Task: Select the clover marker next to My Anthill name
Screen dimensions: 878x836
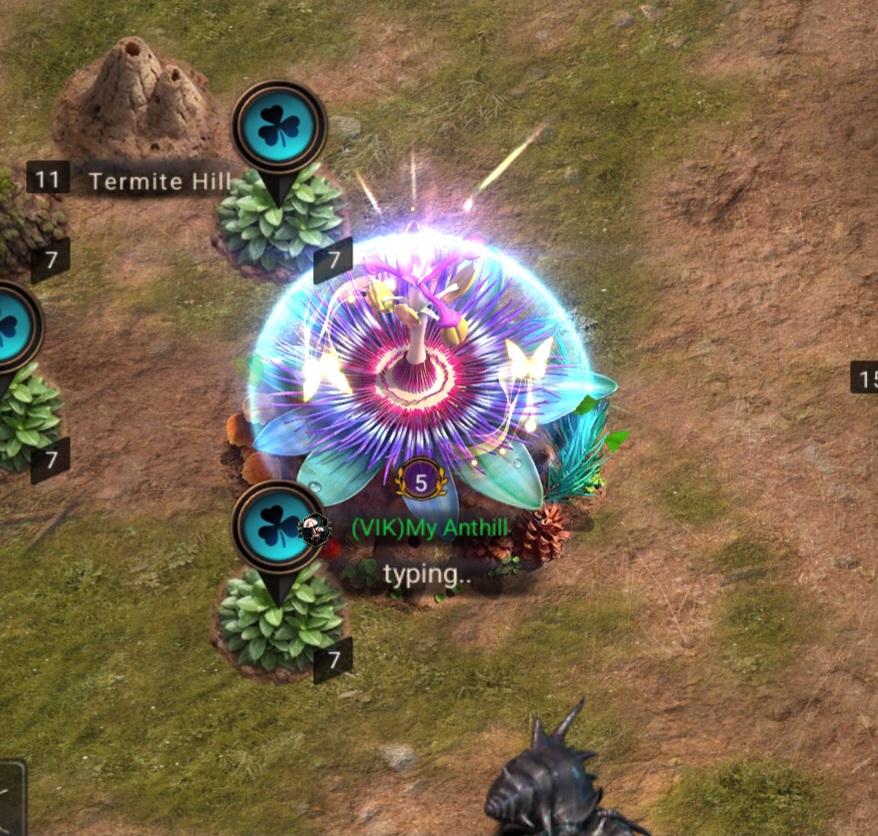Action: click(279, 529)
